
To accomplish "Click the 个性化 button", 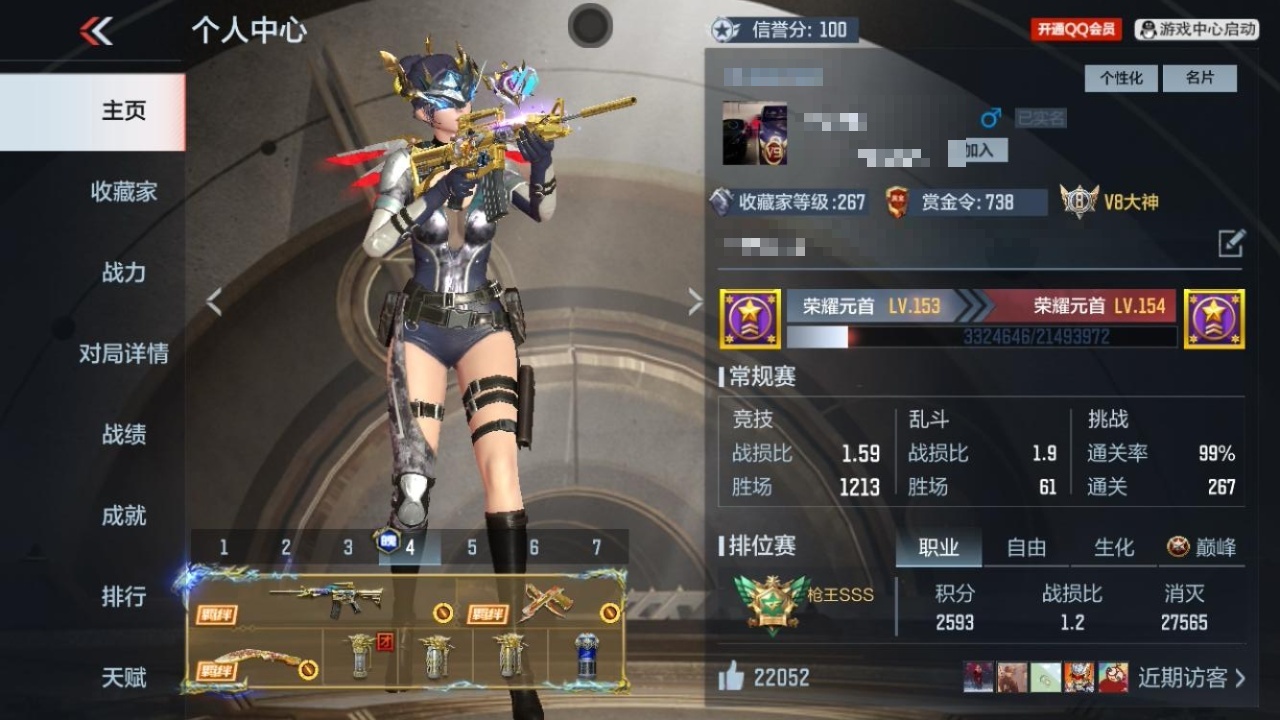I will pyautogui.click(x=1121, y=78).
